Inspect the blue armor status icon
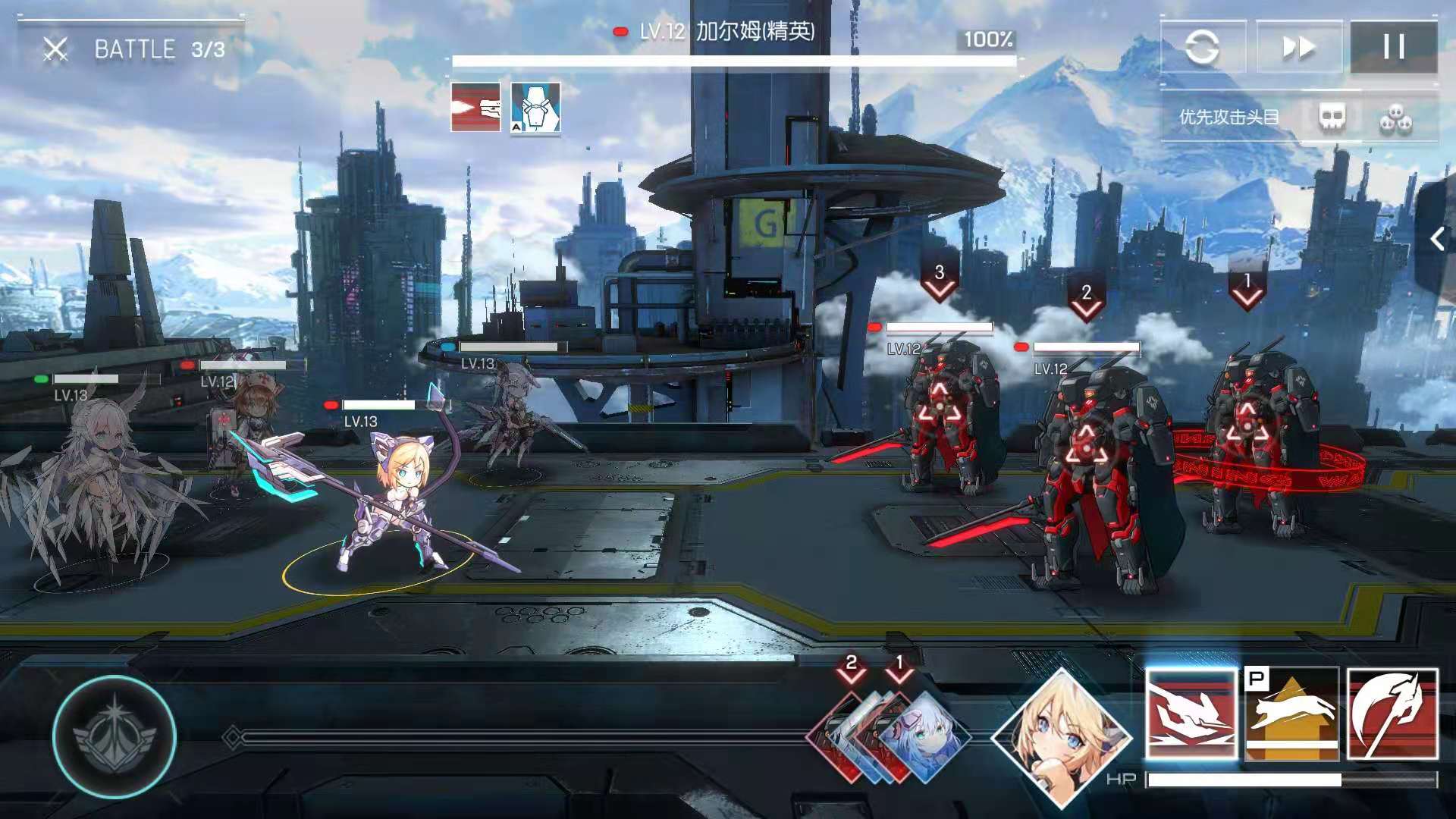Viewport: 1456px width, 819px height. [535, 108]
